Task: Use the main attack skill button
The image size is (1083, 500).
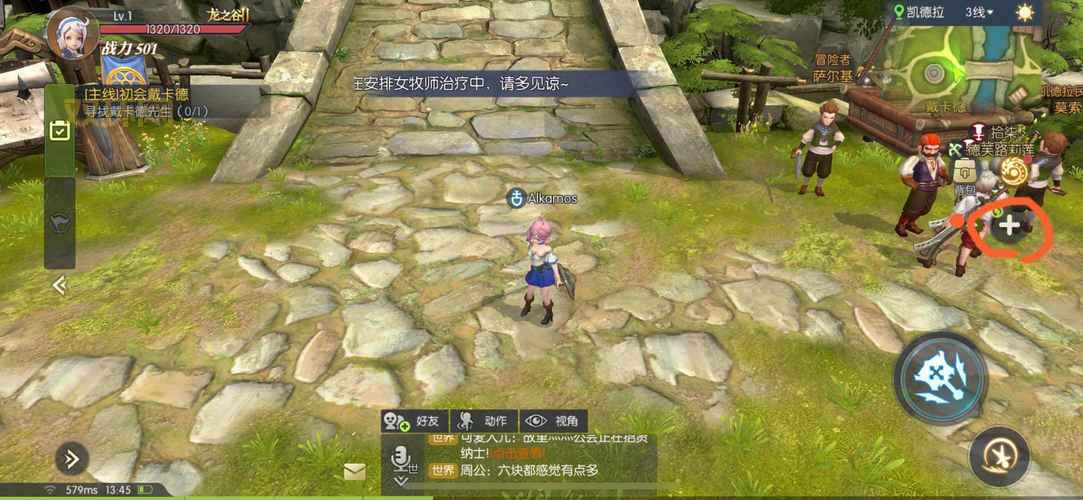Action: (941, 378)
